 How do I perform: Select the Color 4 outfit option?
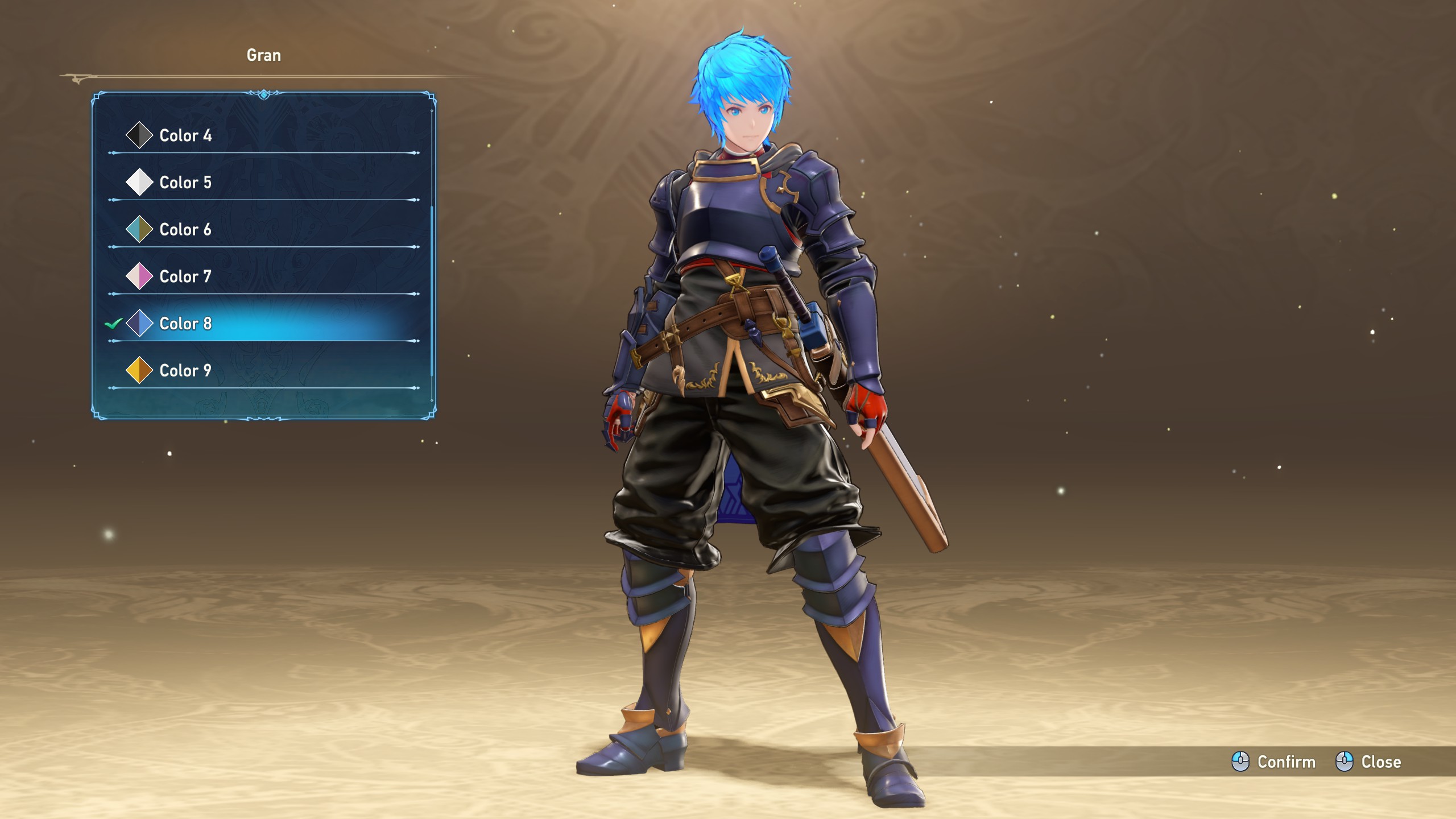click(x=185, y=135)
